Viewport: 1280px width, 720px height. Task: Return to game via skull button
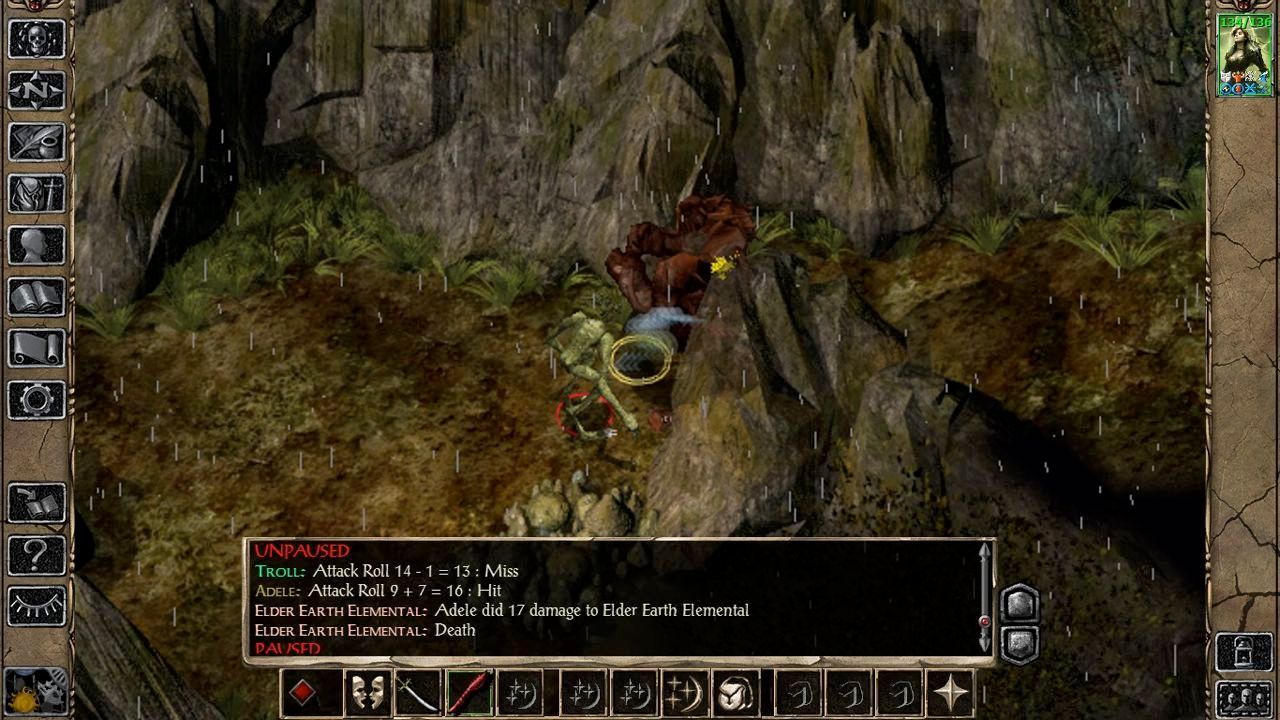(x=37, y=39)
